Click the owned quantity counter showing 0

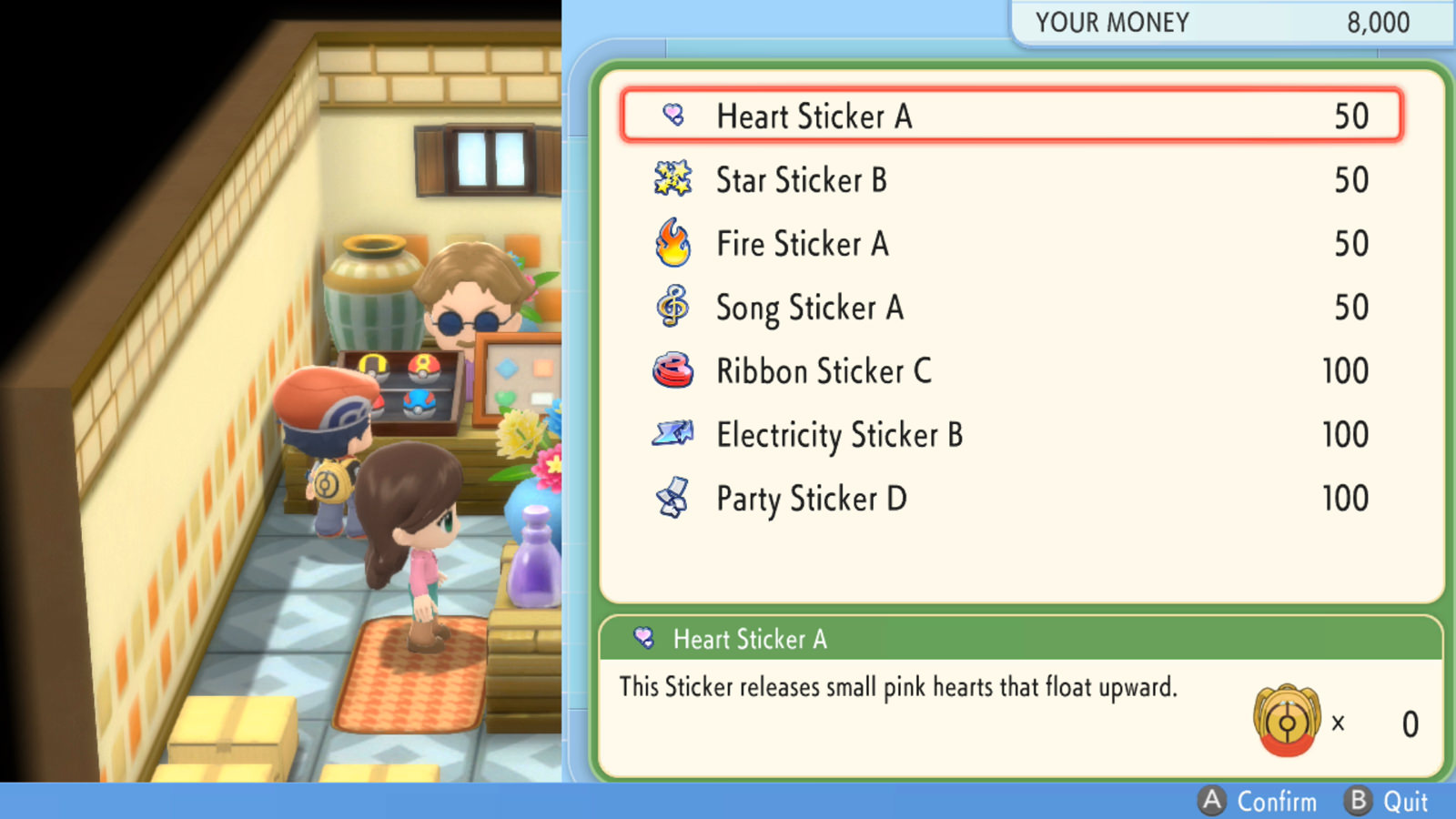pyautogui.click(x=1410, y=723)
